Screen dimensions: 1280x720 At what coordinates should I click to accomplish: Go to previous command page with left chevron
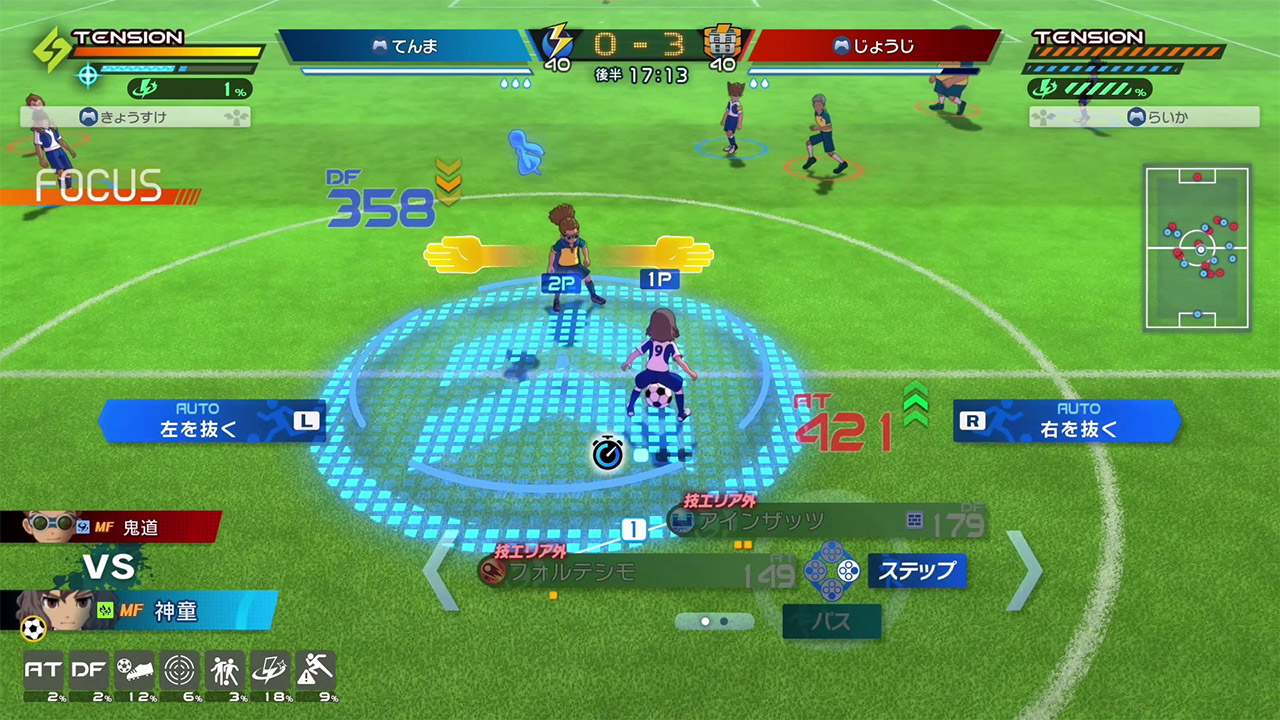tap(440, 571)
